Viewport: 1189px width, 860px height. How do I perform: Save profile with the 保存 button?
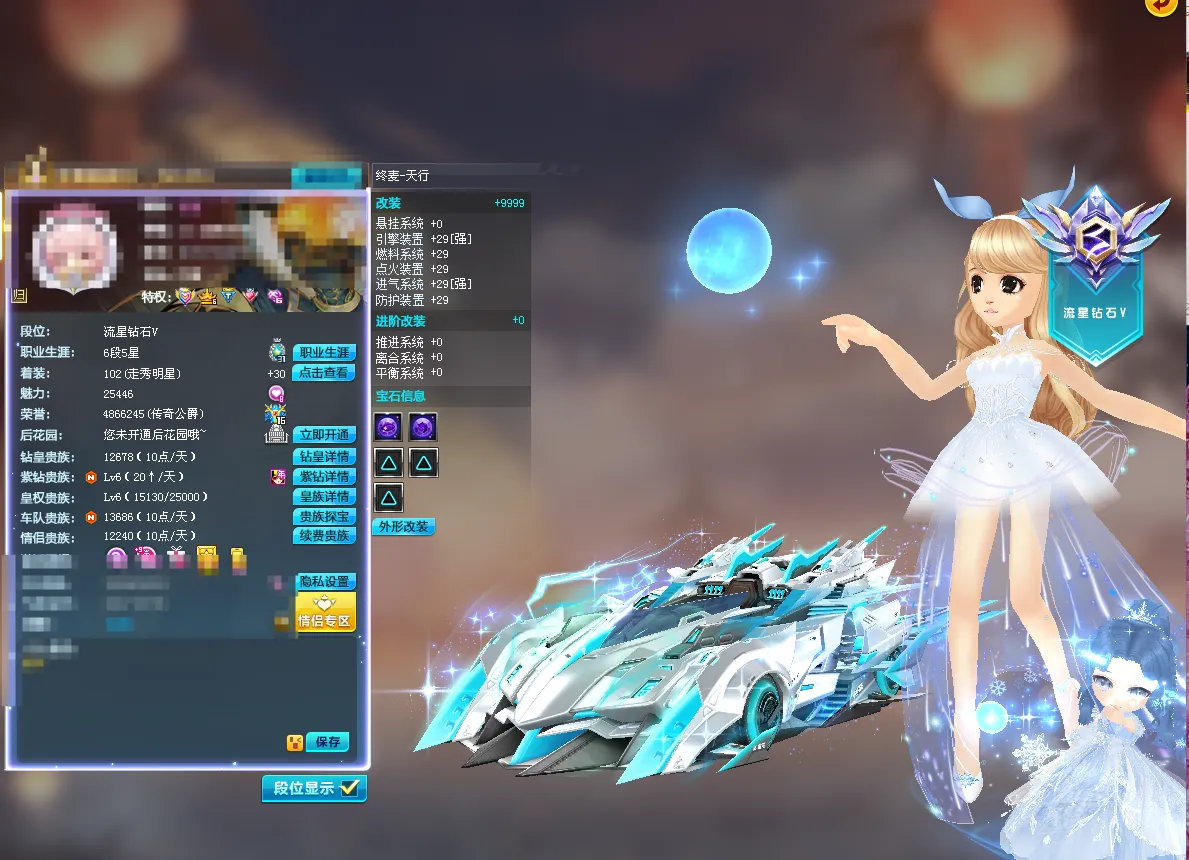(327, 742)
